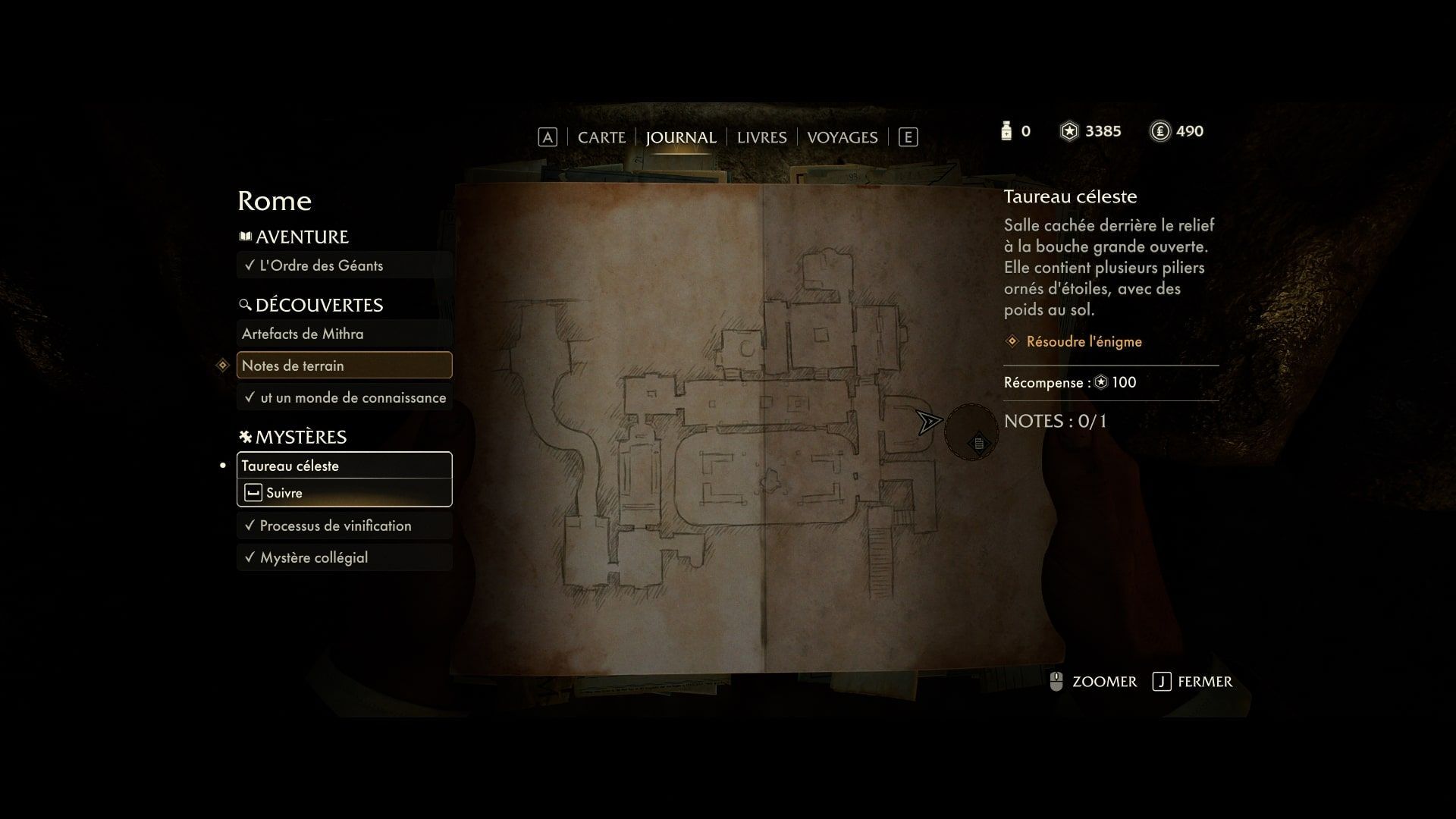This screenshot has width=1456, height=819.
Task: Go to the Voyages tab
Action: pyautogui.click(x=842, y=137)
